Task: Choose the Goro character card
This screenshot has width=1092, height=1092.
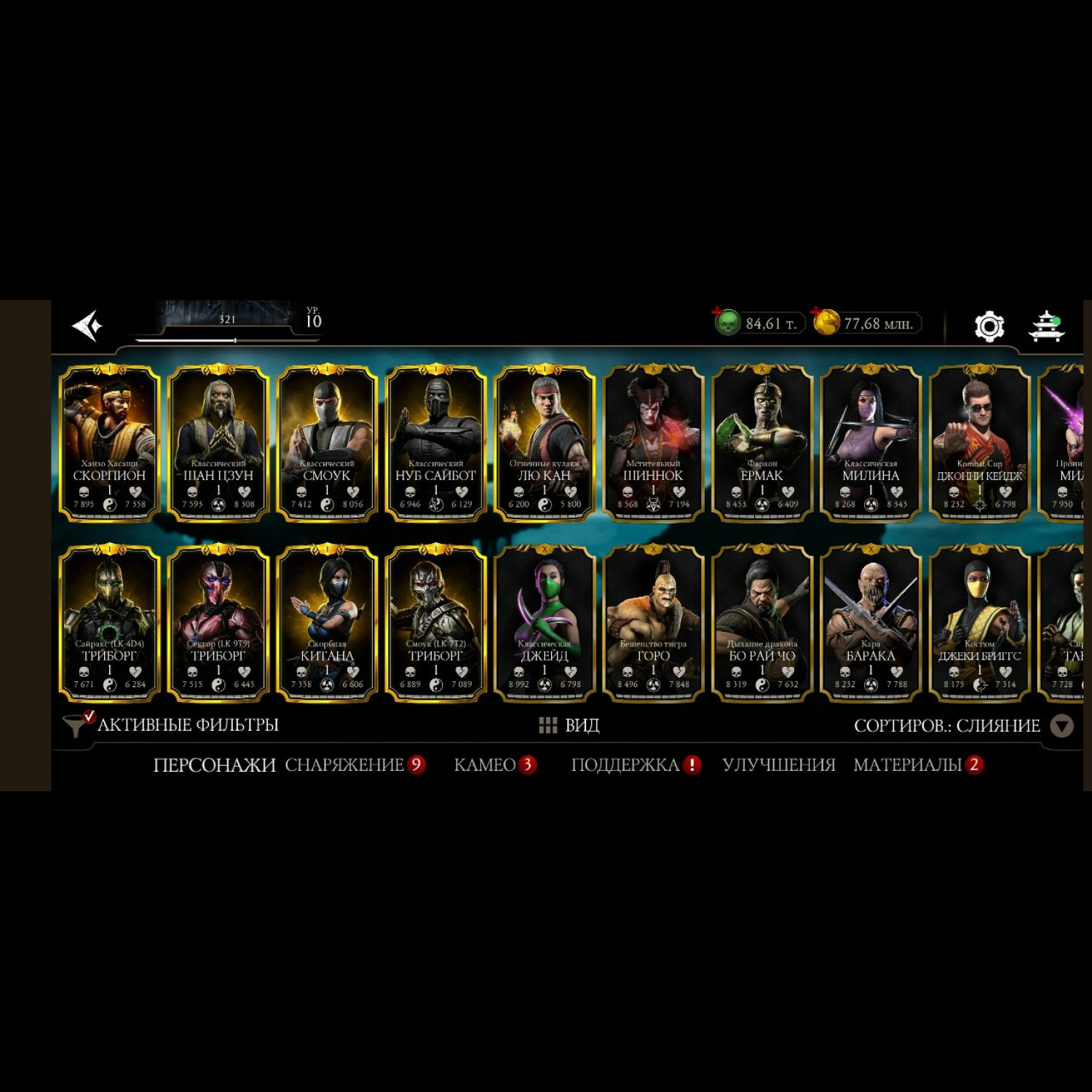Action: point(653,624)
